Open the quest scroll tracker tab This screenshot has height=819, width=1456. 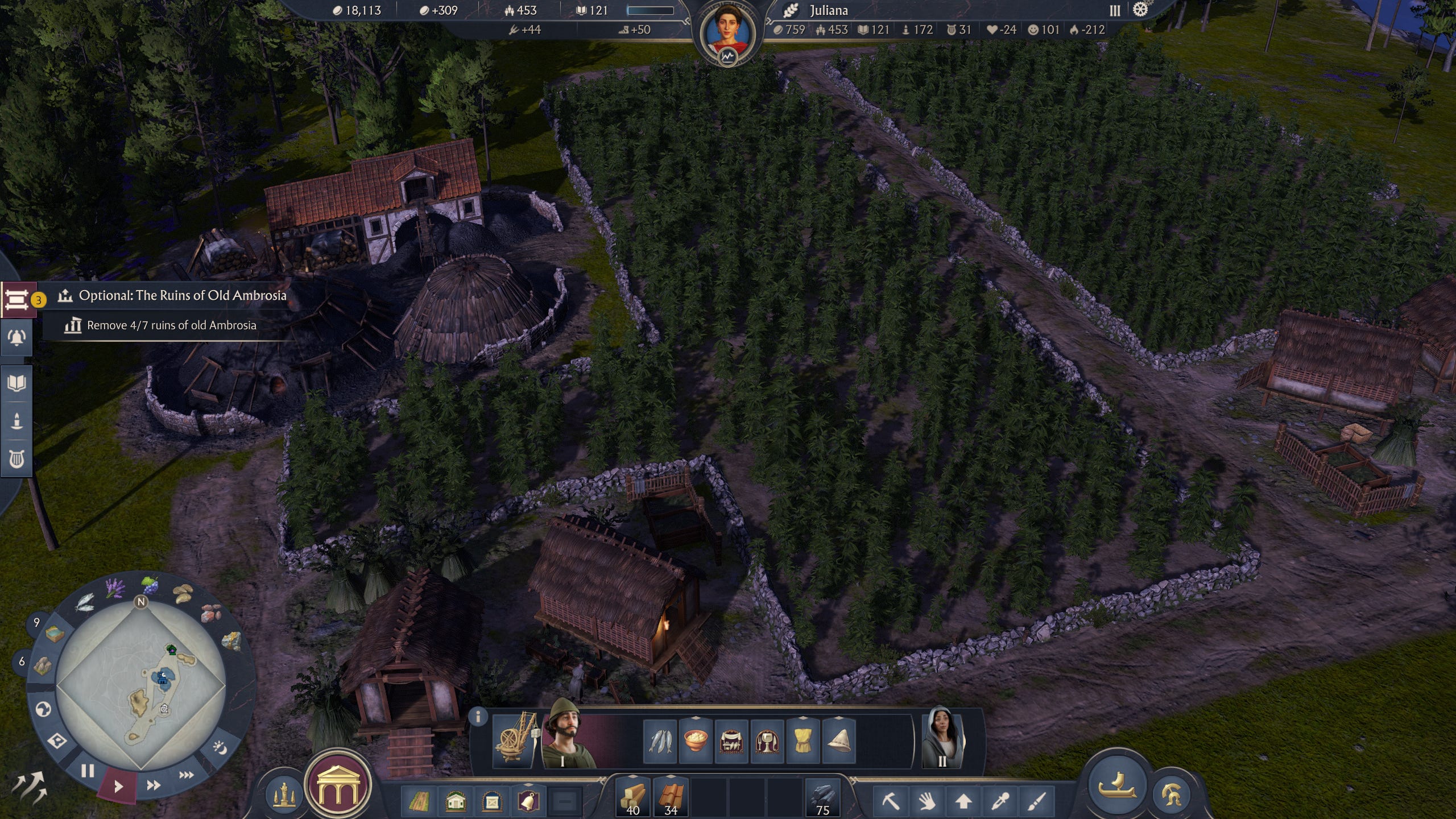pos(16,299)
